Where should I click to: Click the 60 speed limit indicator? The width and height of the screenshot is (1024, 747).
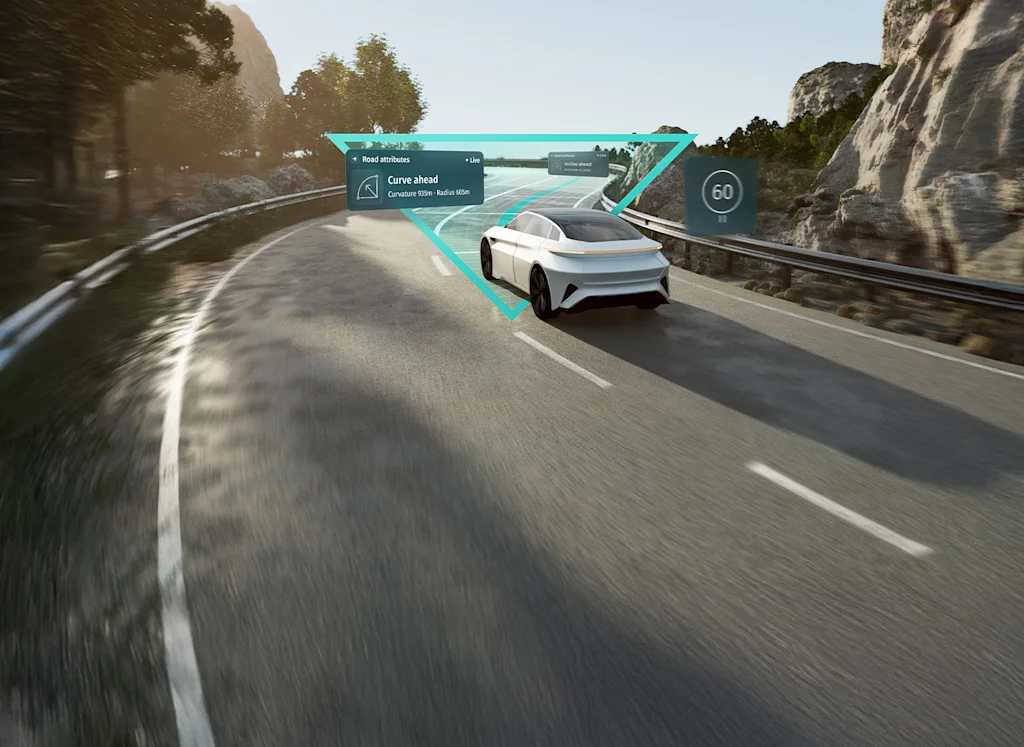click(x=721, y=192)
